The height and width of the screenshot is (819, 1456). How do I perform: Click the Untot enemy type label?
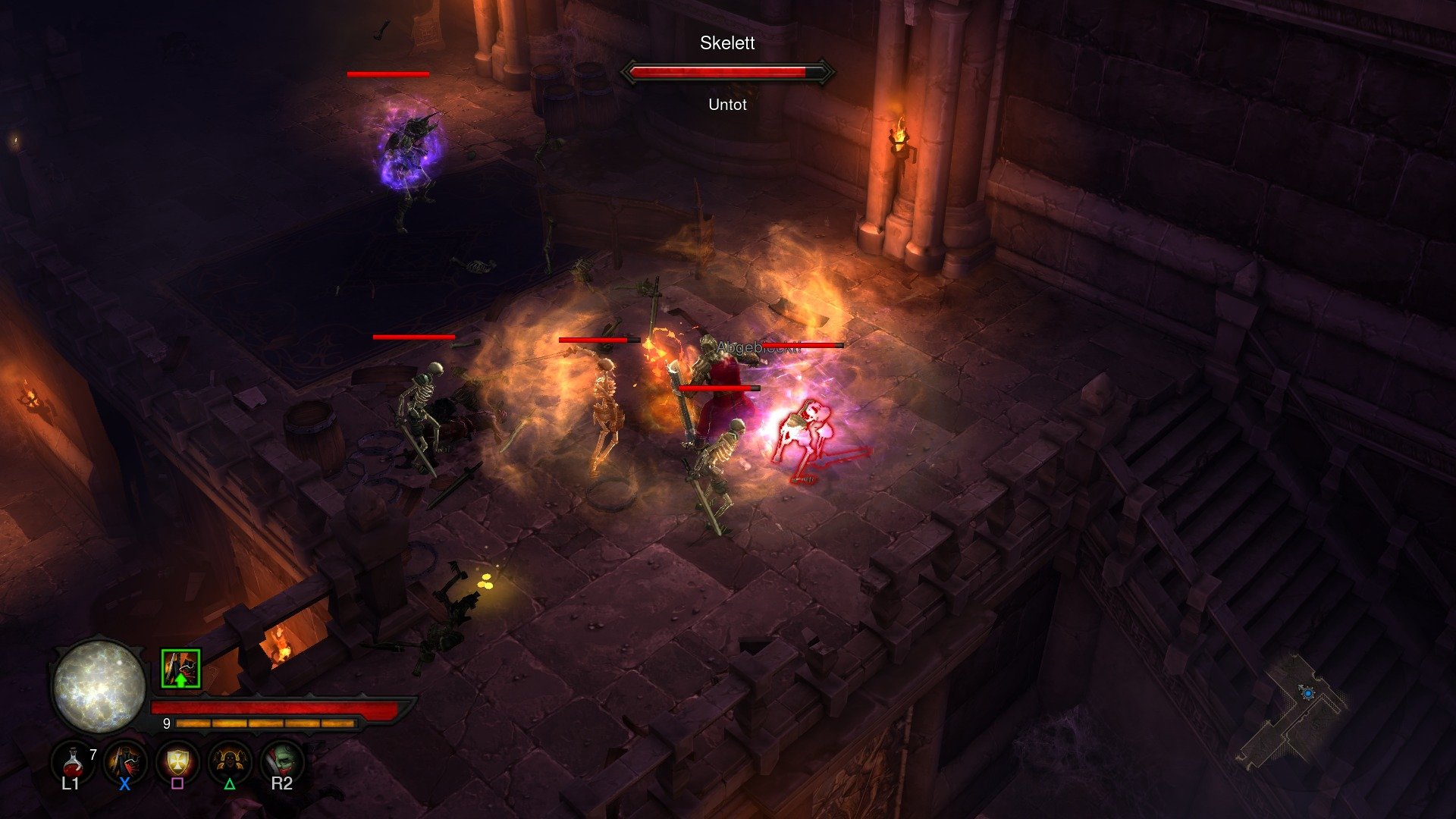(726, 105)
